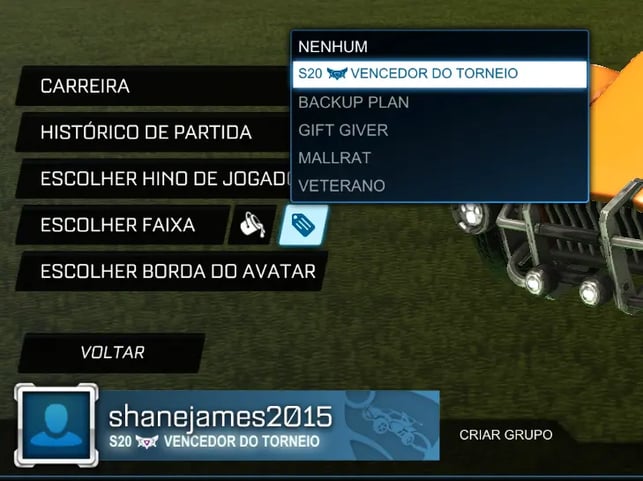Choose the Escolher Faixa entry
The width and height of the screenshot is (643, 481).
118,225
